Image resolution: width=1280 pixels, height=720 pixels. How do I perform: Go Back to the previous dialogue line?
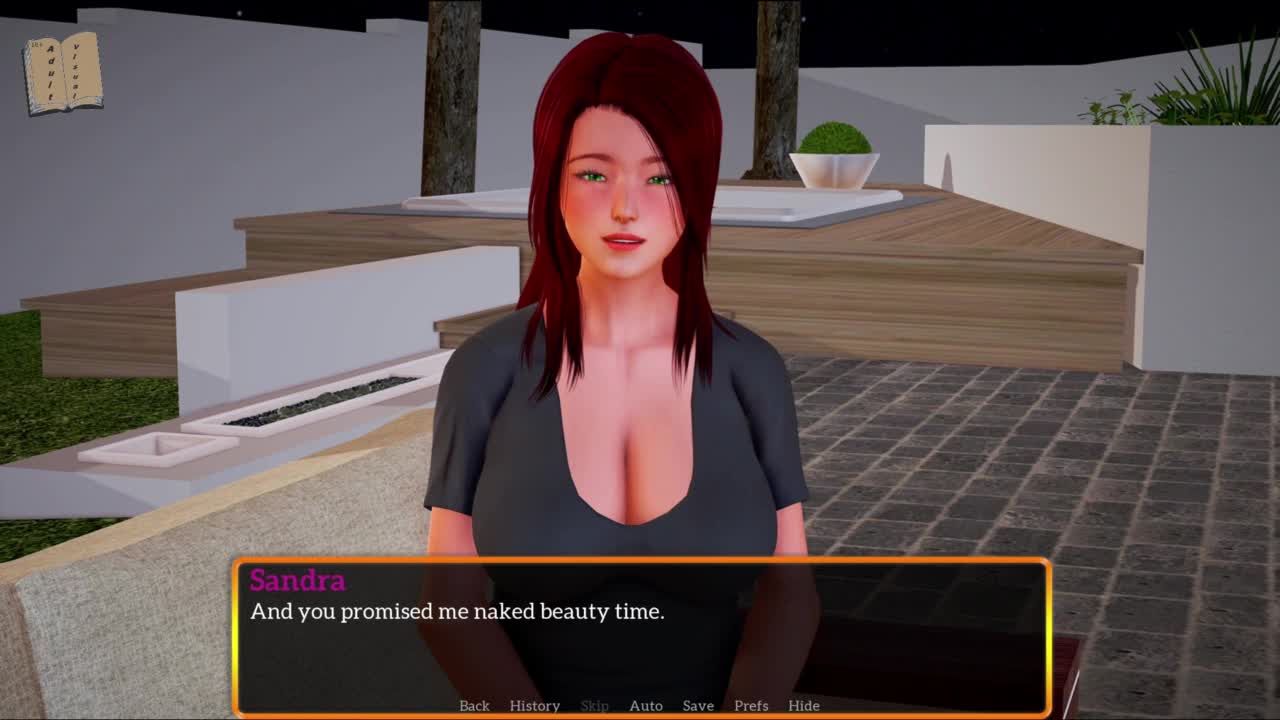[x=474, y=705]
